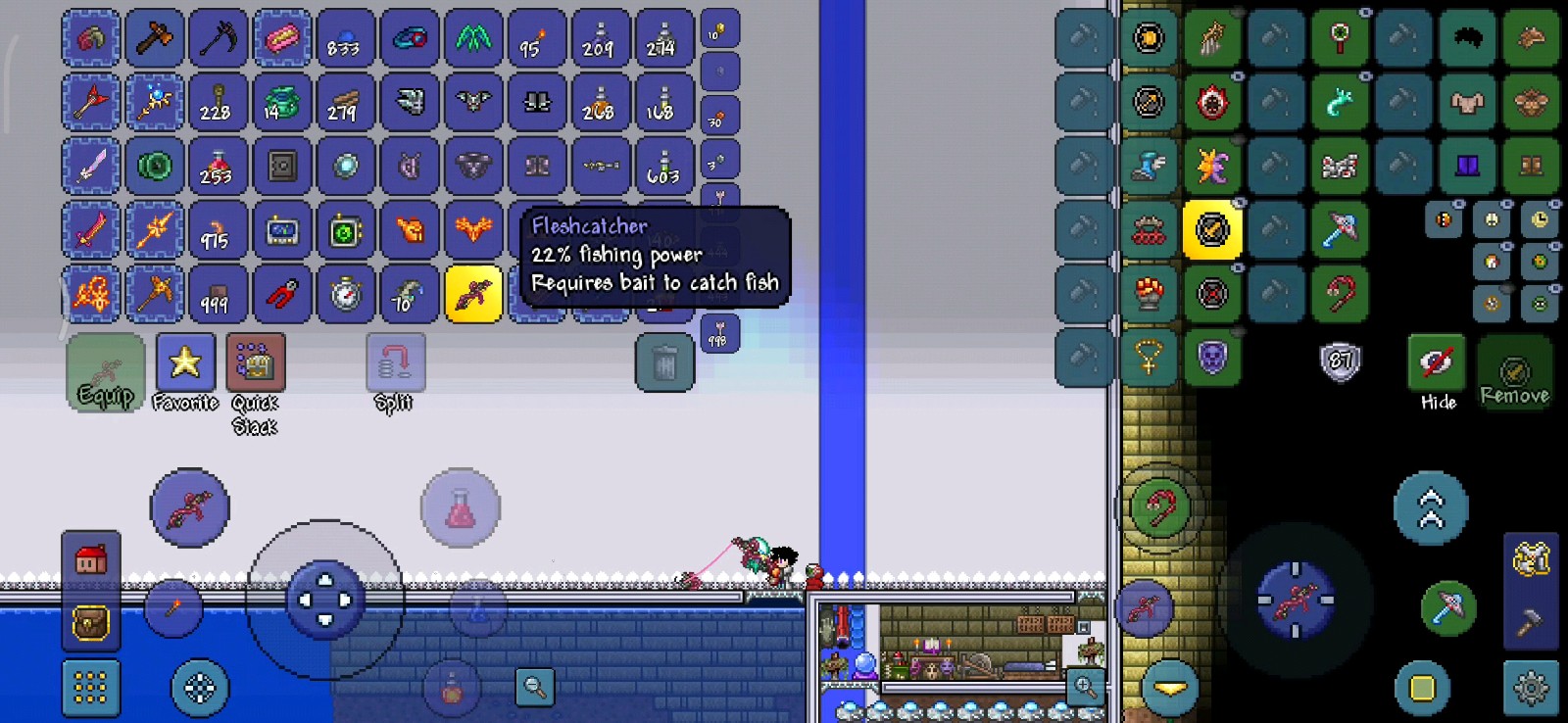The height and width of the screenshot is (723, 1568).
Task: Select the highlighted Fleshcatcher fishing rod slot
Action: [x=473, y=294]
